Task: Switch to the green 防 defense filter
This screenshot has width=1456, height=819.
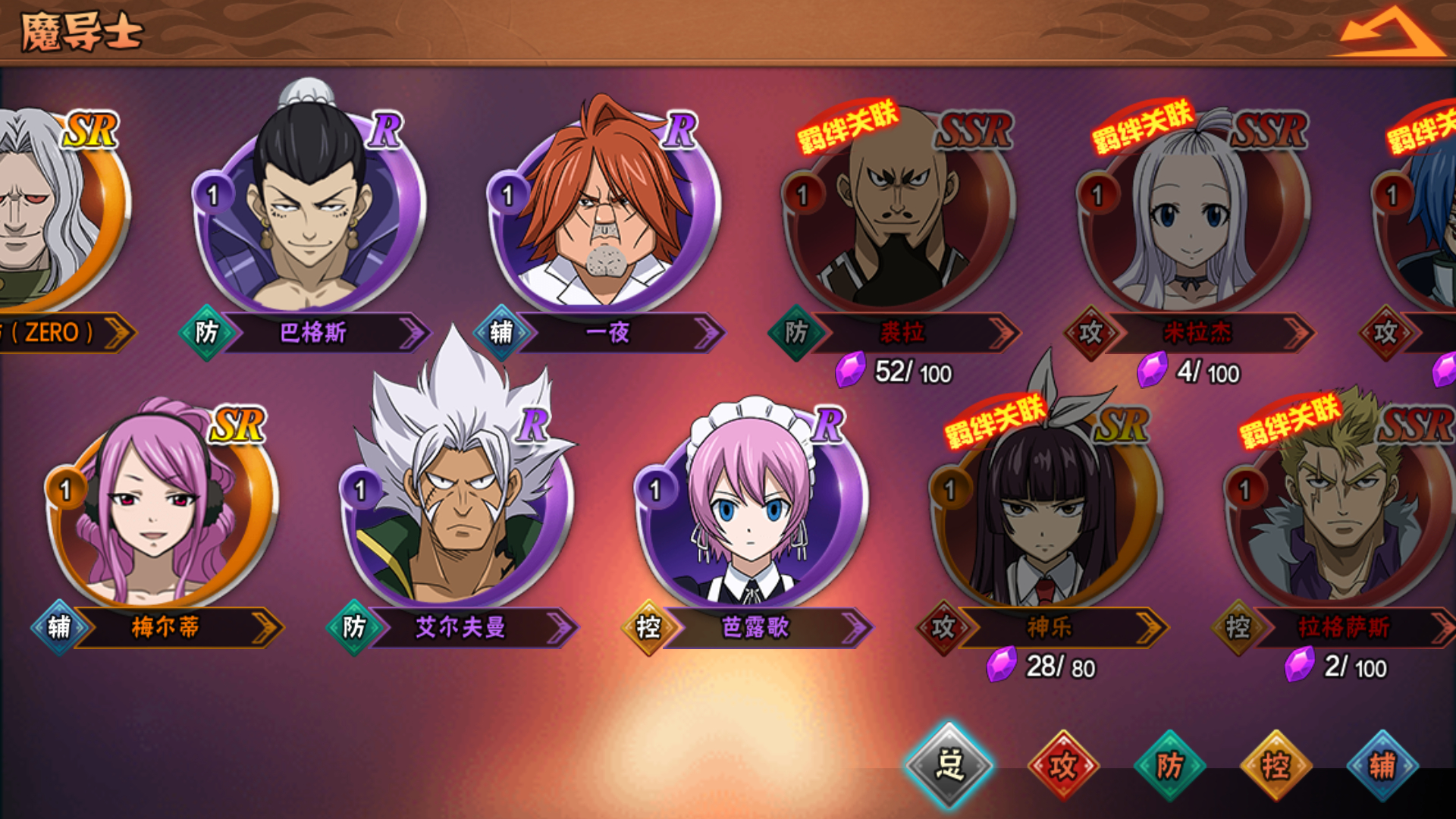Action: 1169,766
